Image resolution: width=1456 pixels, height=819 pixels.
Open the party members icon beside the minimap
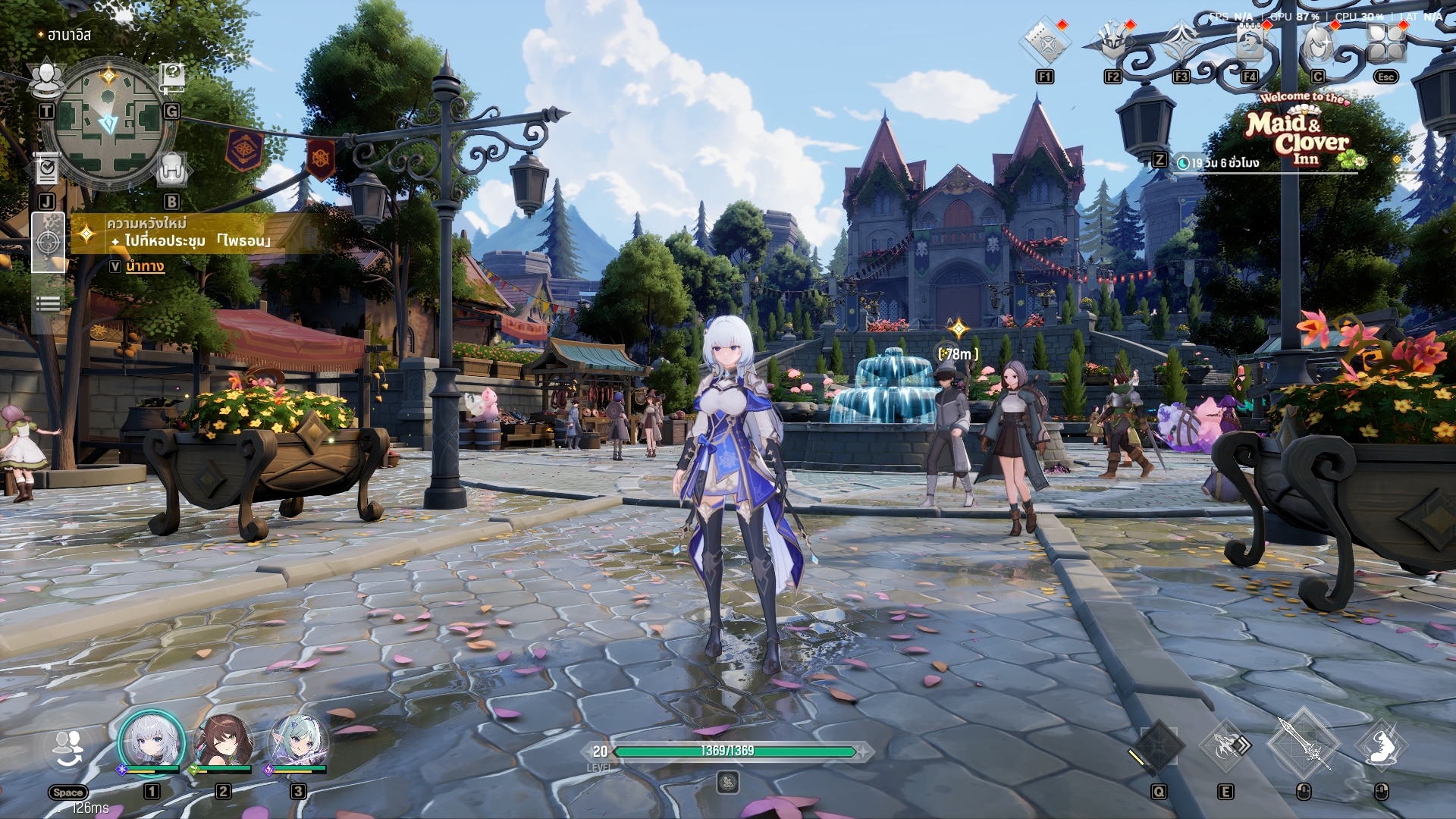(45, 77)
